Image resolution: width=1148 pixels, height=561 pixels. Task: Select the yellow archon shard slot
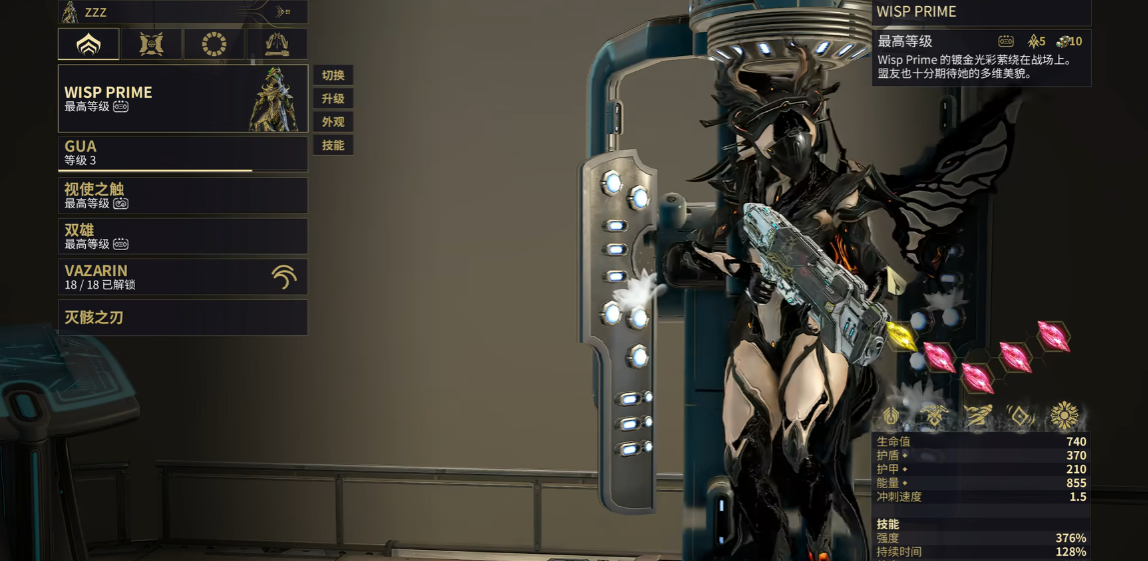[x=901, y=336]
